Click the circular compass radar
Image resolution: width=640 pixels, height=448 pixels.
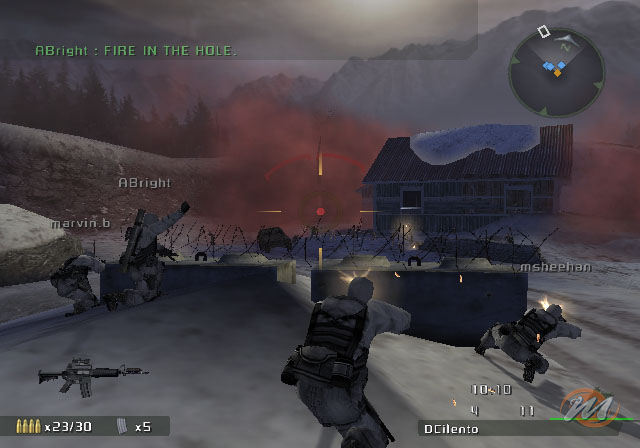(556, 68)
